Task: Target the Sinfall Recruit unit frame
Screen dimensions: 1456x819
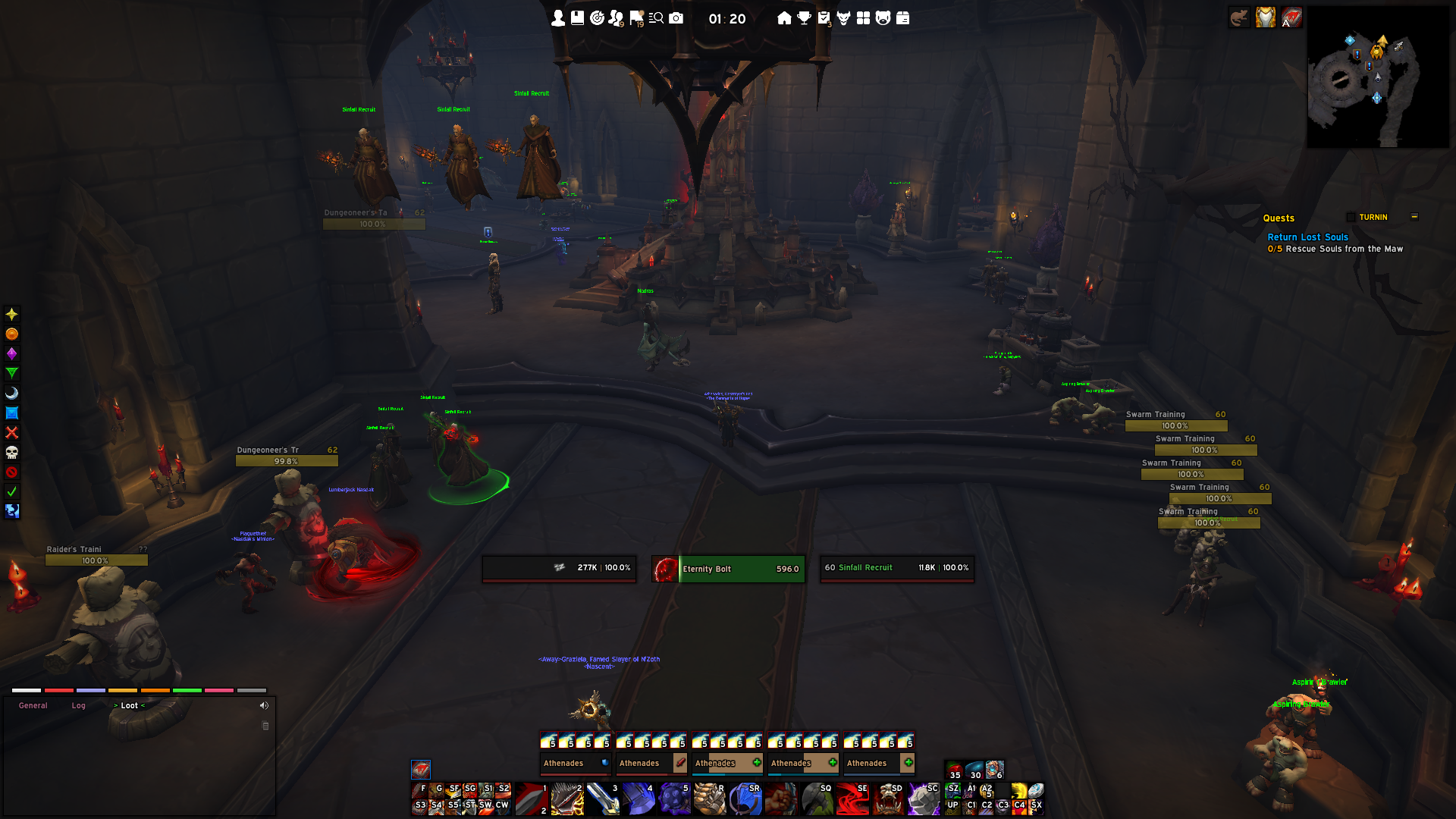Action: pos(897,568)
